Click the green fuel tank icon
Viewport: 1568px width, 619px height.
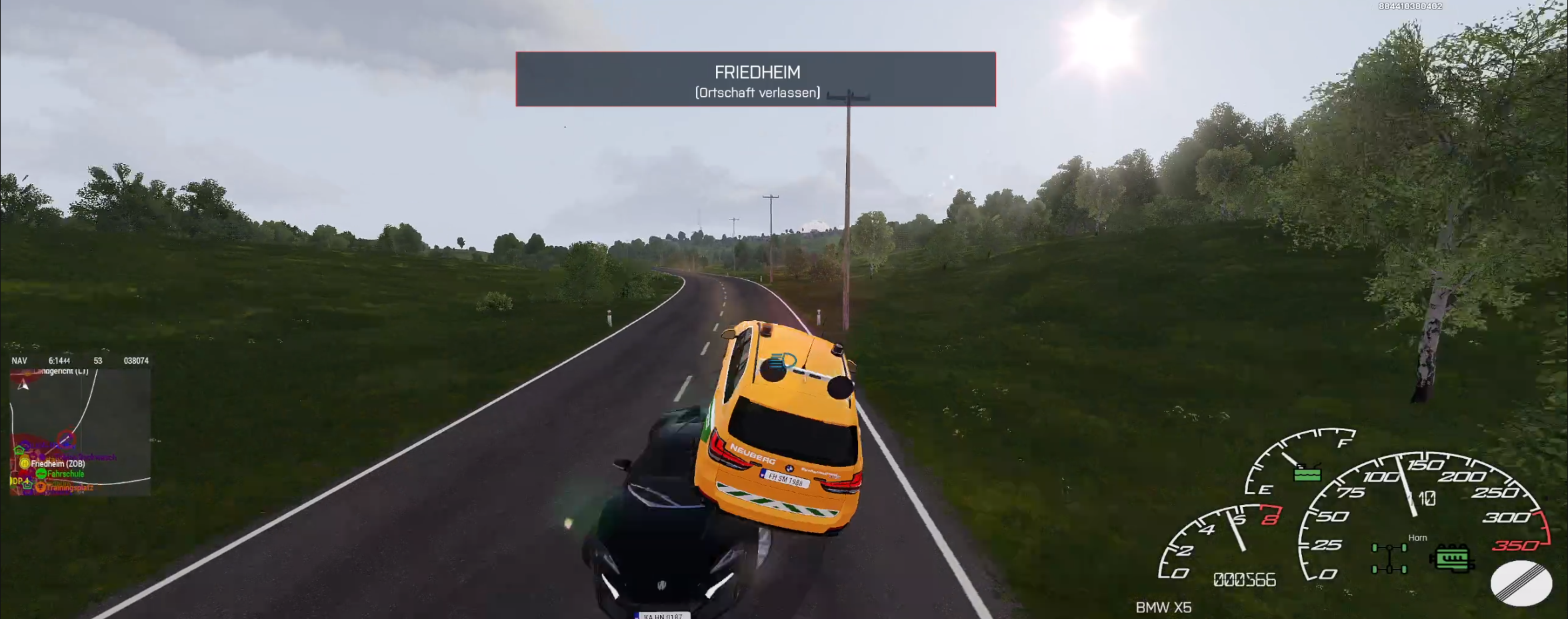(1307, 473)
